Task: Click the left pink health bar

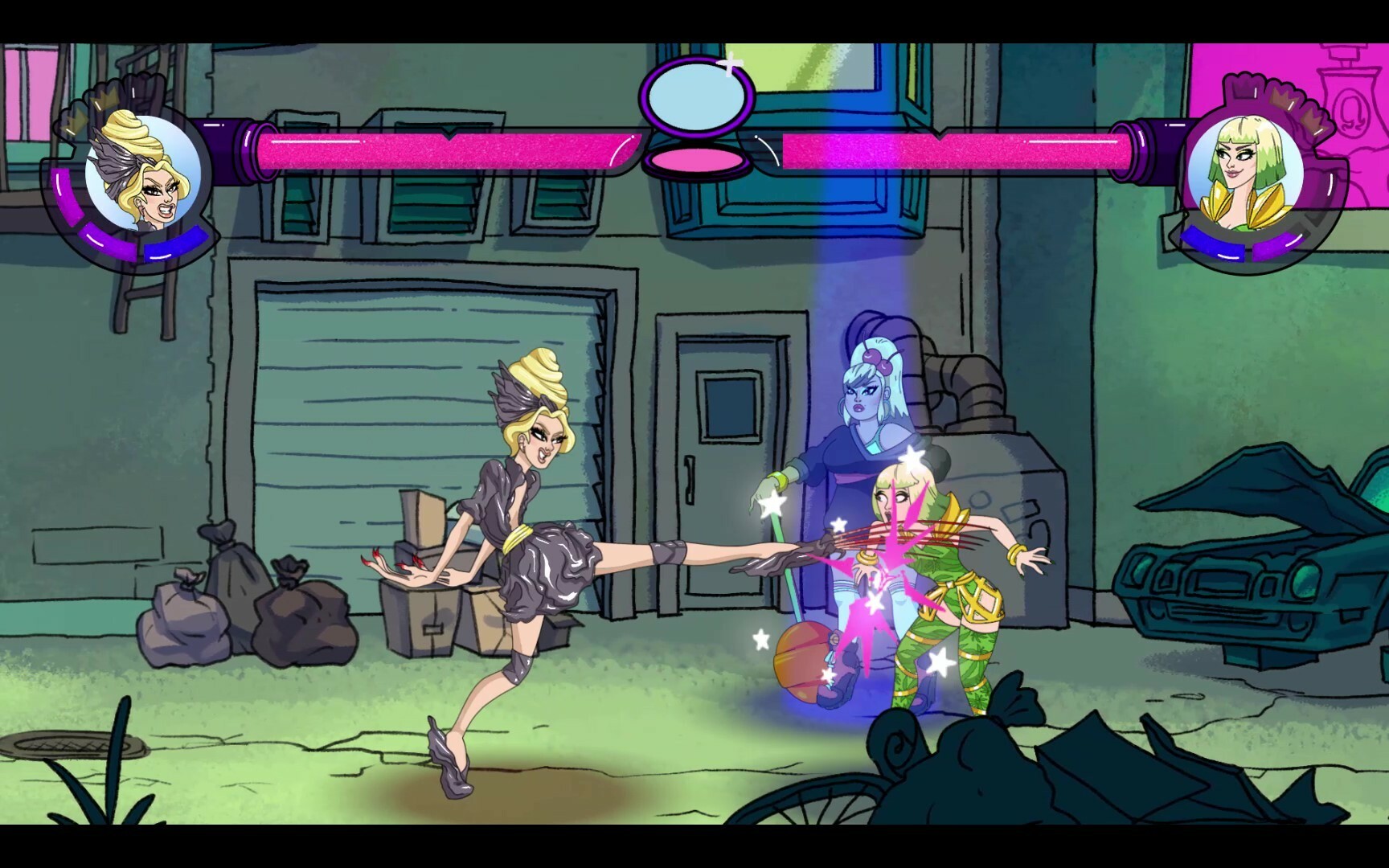Action: tap(442, 149)
